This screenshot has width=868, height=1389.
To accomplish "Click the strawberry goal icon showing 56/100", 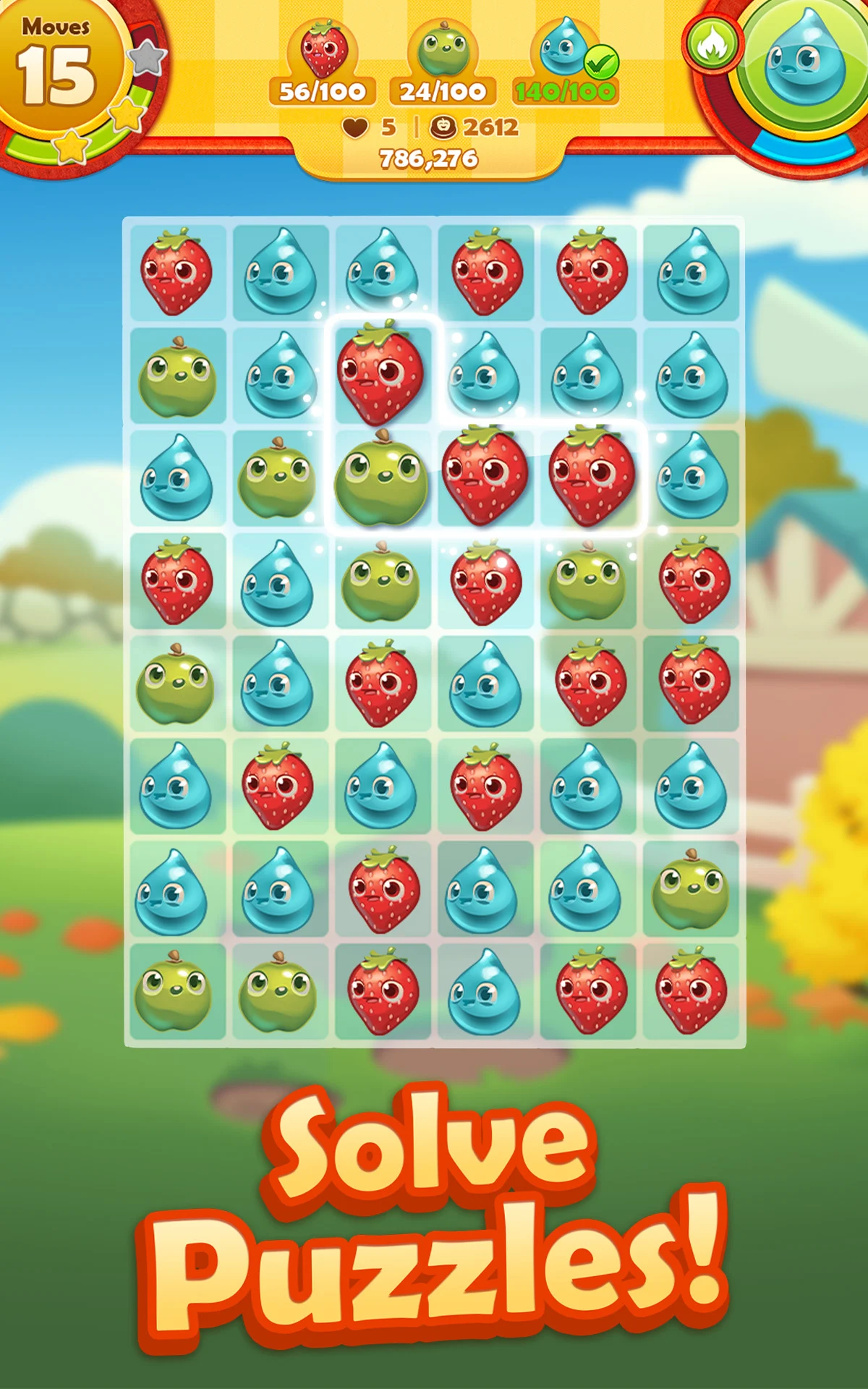I will click(323, 51).
